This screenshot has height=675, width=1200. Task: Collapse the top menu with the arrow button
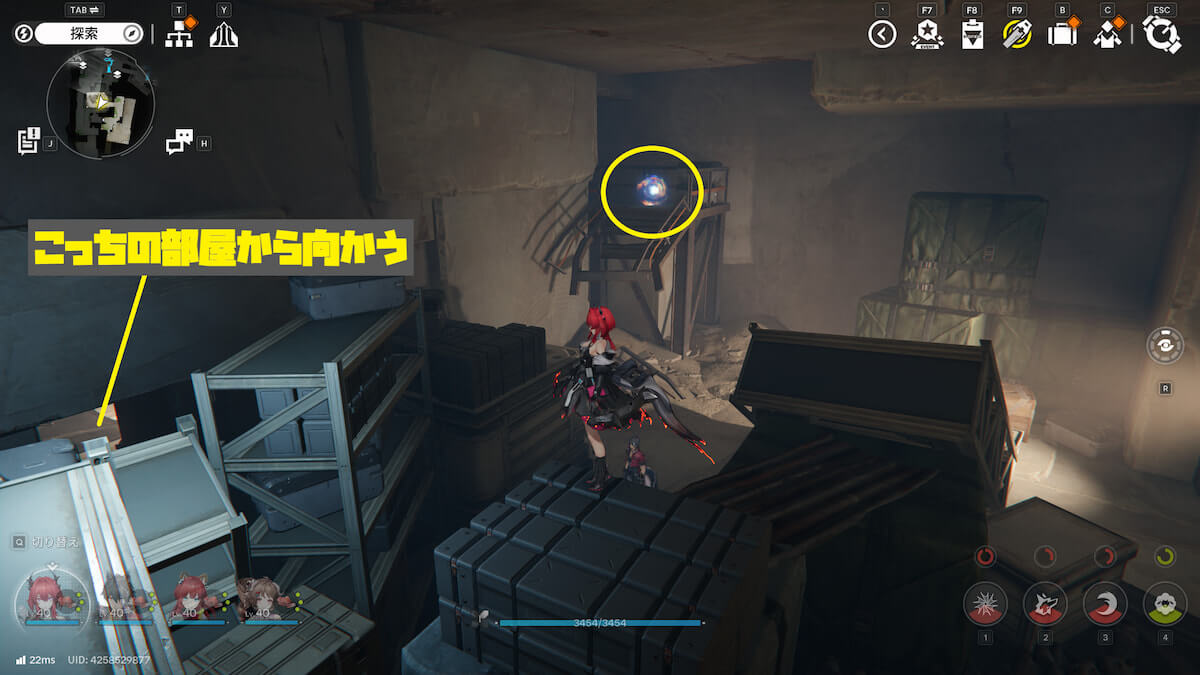coord(881,35)
